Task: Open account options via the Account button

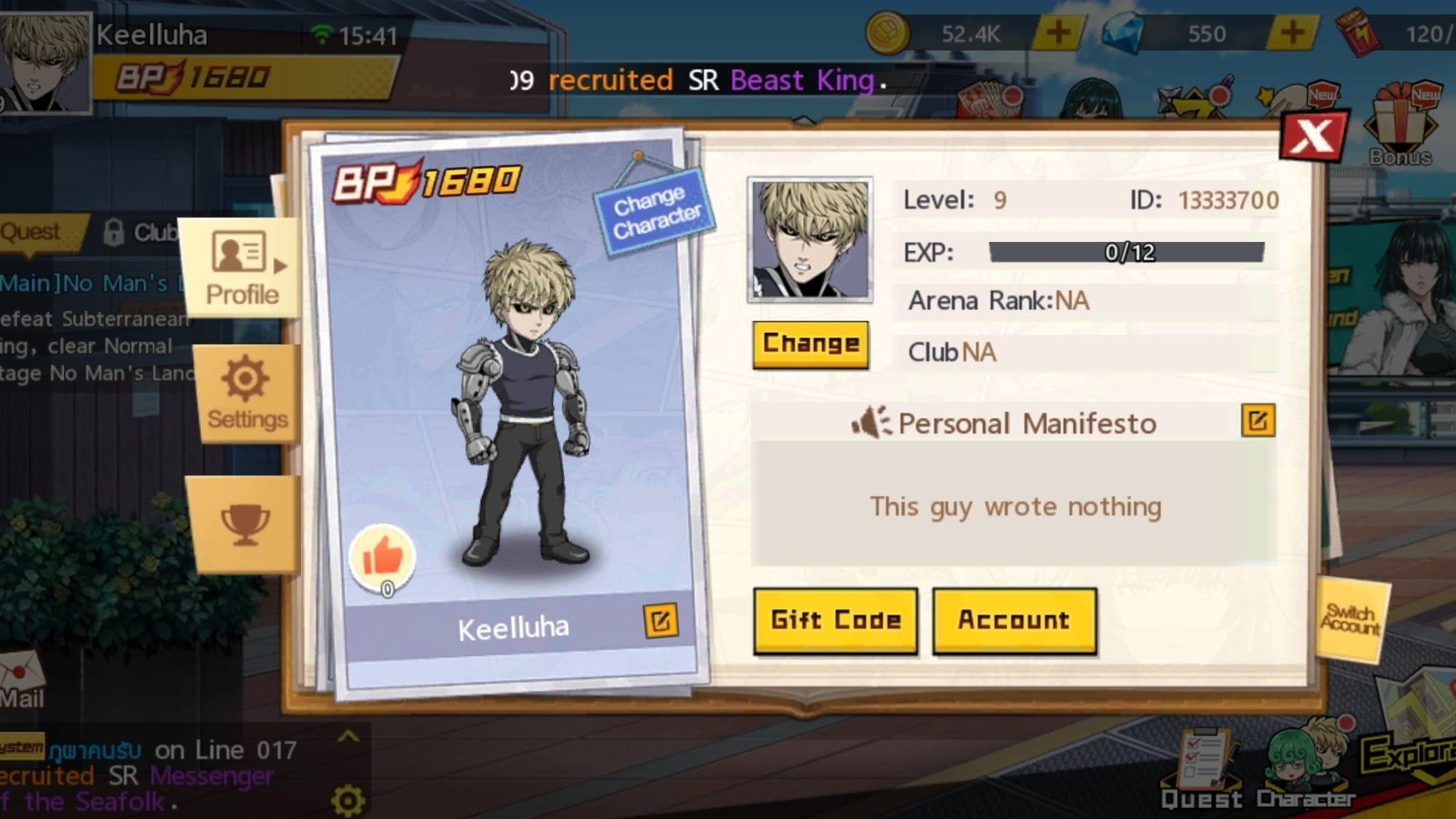Action: pos(1014,620)
